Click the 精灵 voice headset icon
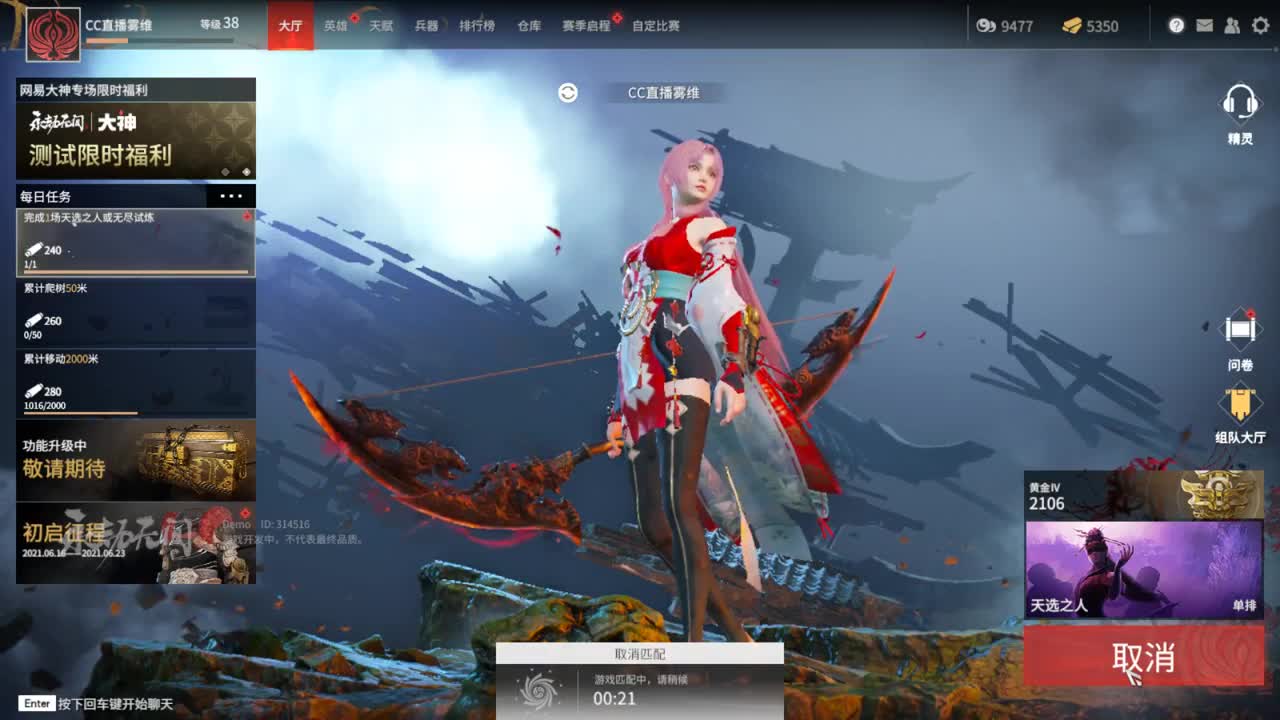 pos(1242,103)
